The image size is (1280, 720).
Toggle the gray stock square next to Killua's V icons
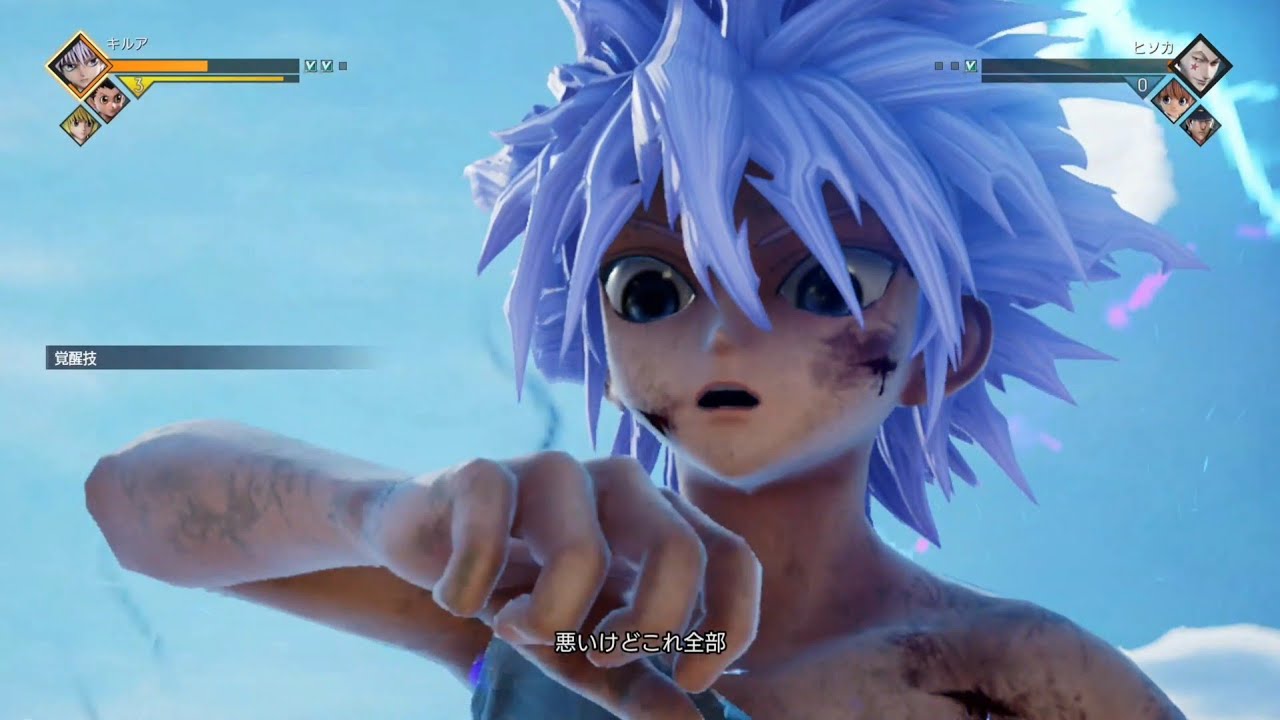tap(343, 65)
